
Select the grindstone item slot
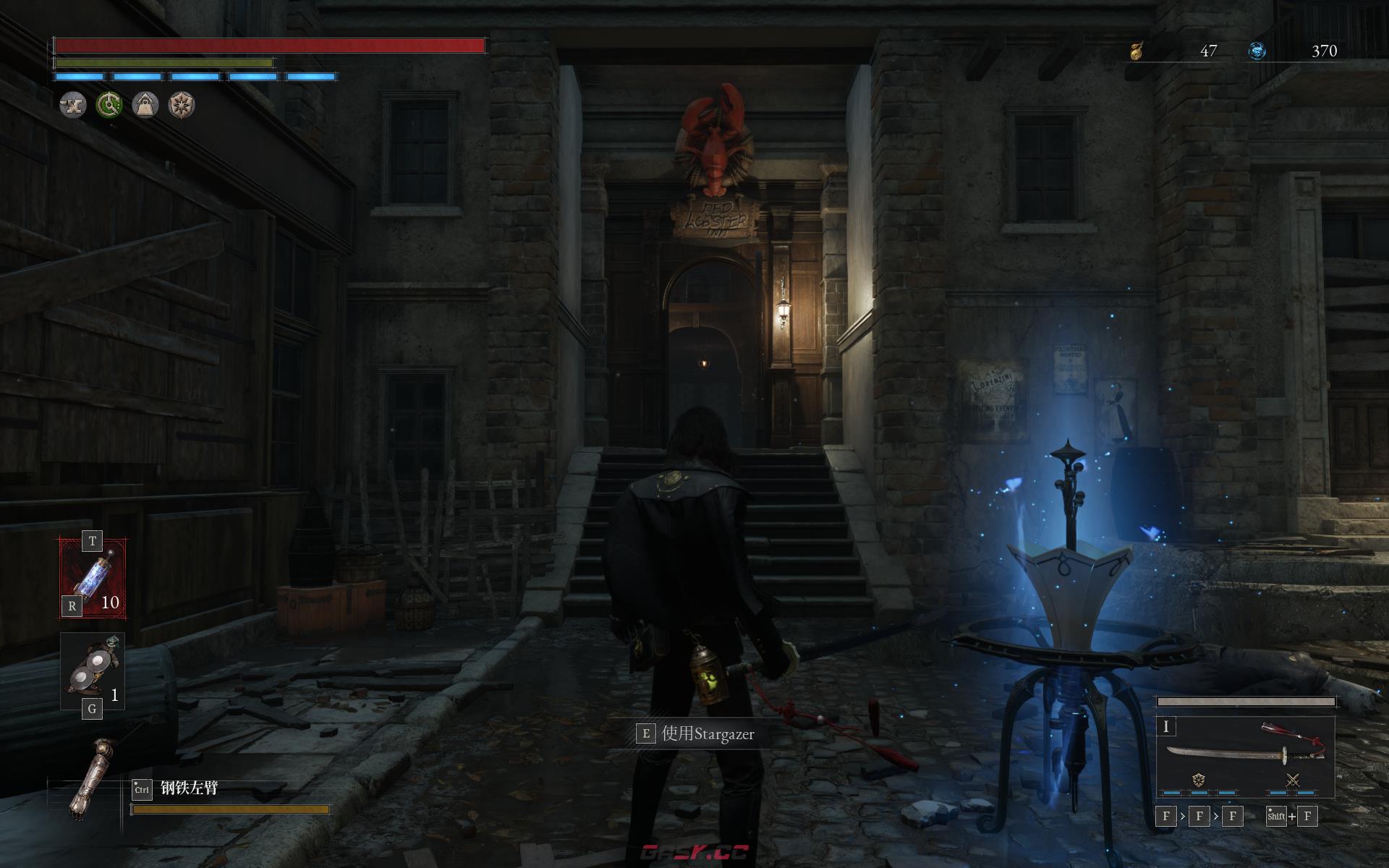(93, 671)
